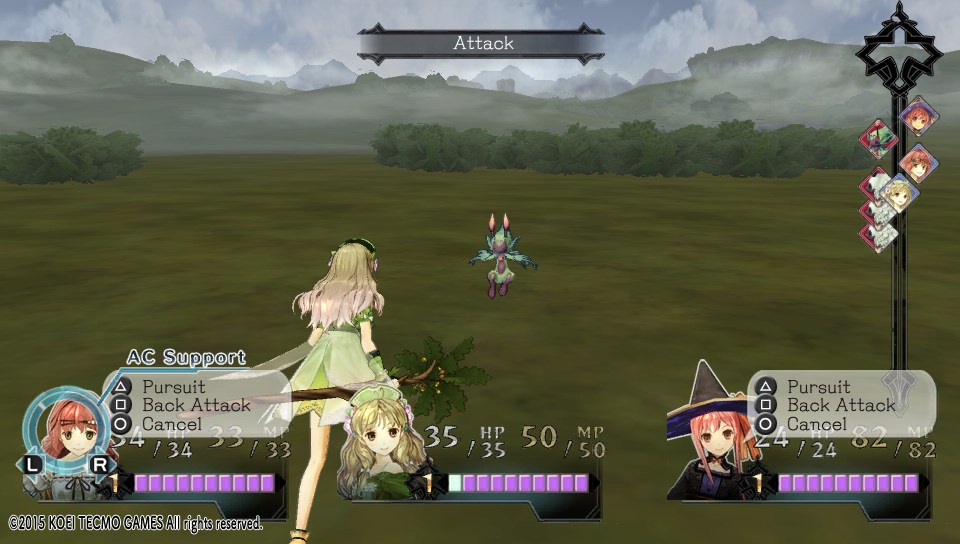This screenshot has height=544, width=960.
Task: Choose Pursuit beside the witch-hat girl's portrait
Action: click(x=818, y=386)
